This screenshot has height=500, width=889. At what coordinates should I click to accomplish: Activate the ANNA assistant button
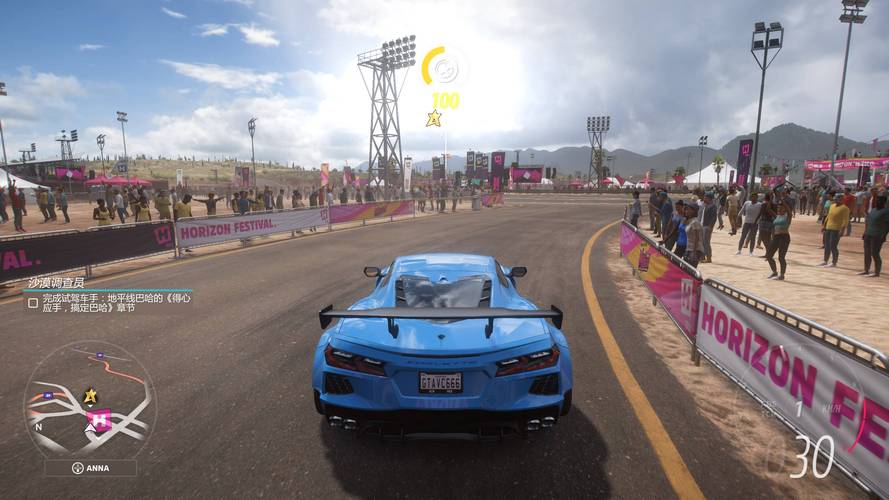[x=90, y=467]
